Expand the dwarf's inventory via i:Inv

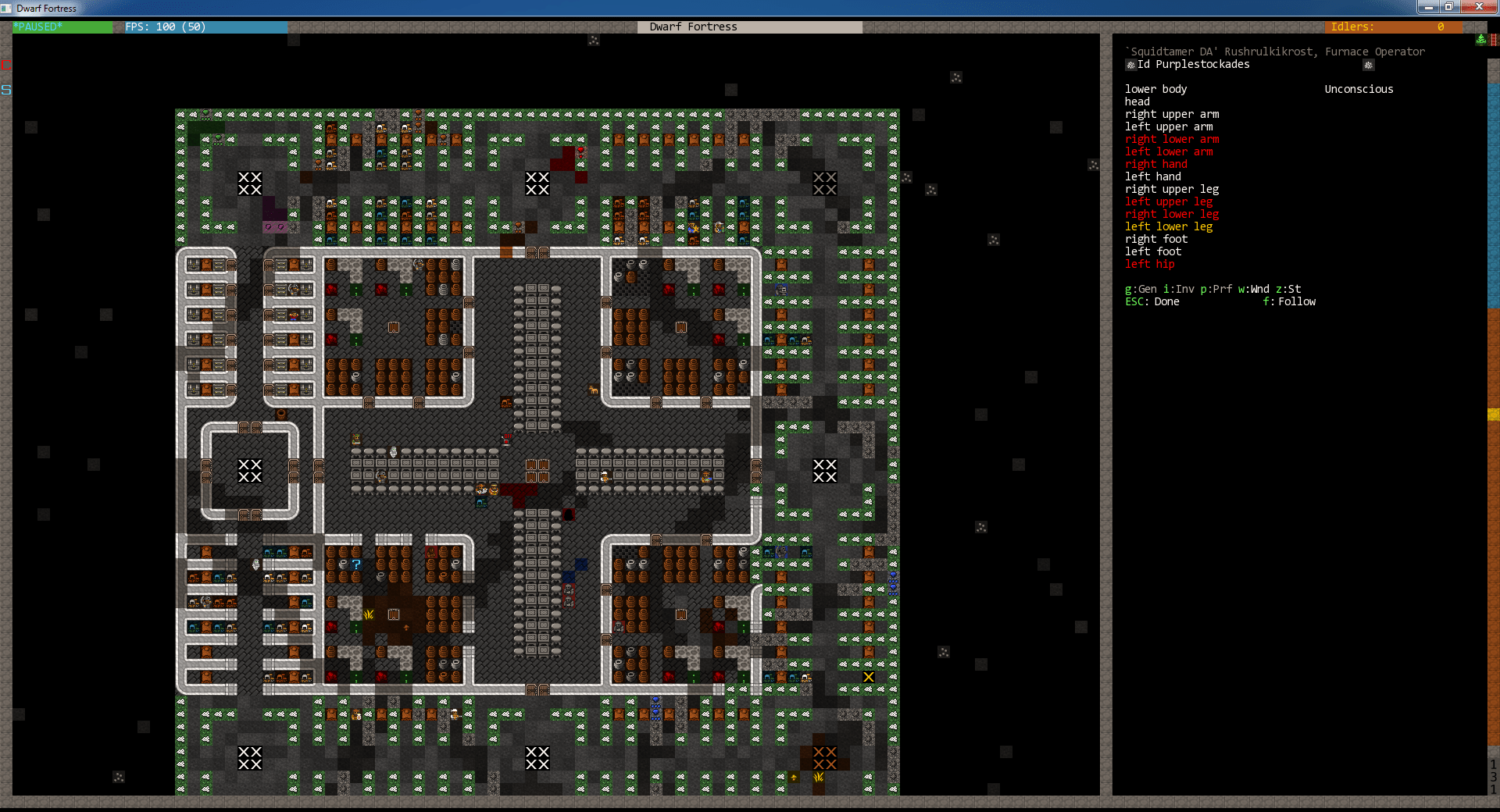1179,289
